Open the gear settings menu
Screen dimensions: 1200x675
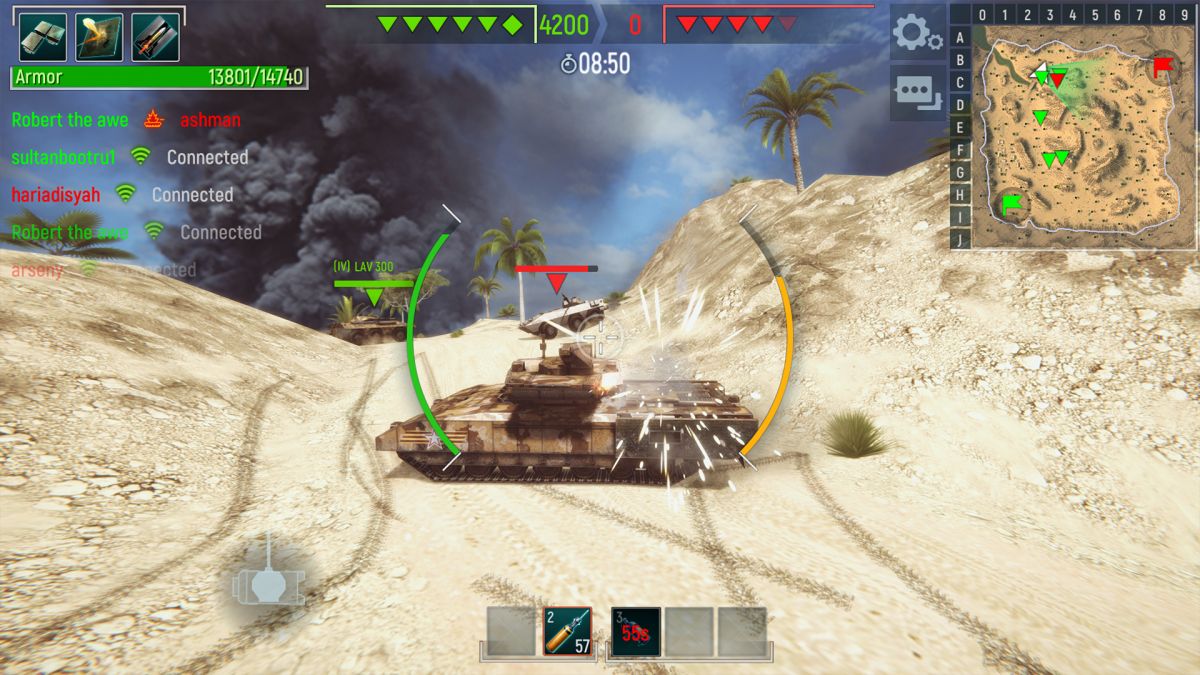[916, 35]
